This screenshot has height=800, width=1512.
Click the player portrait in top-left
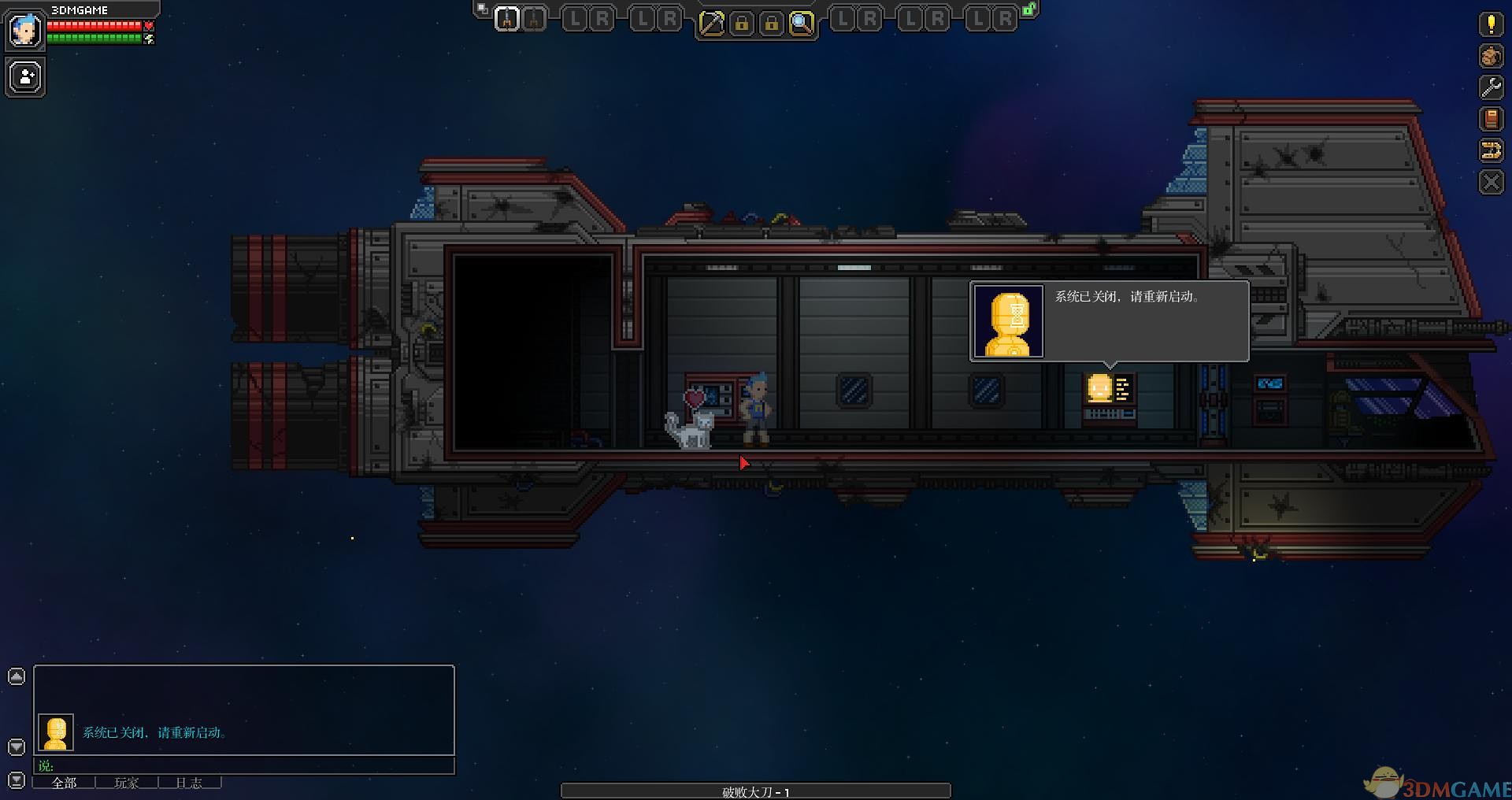point(24,31)
